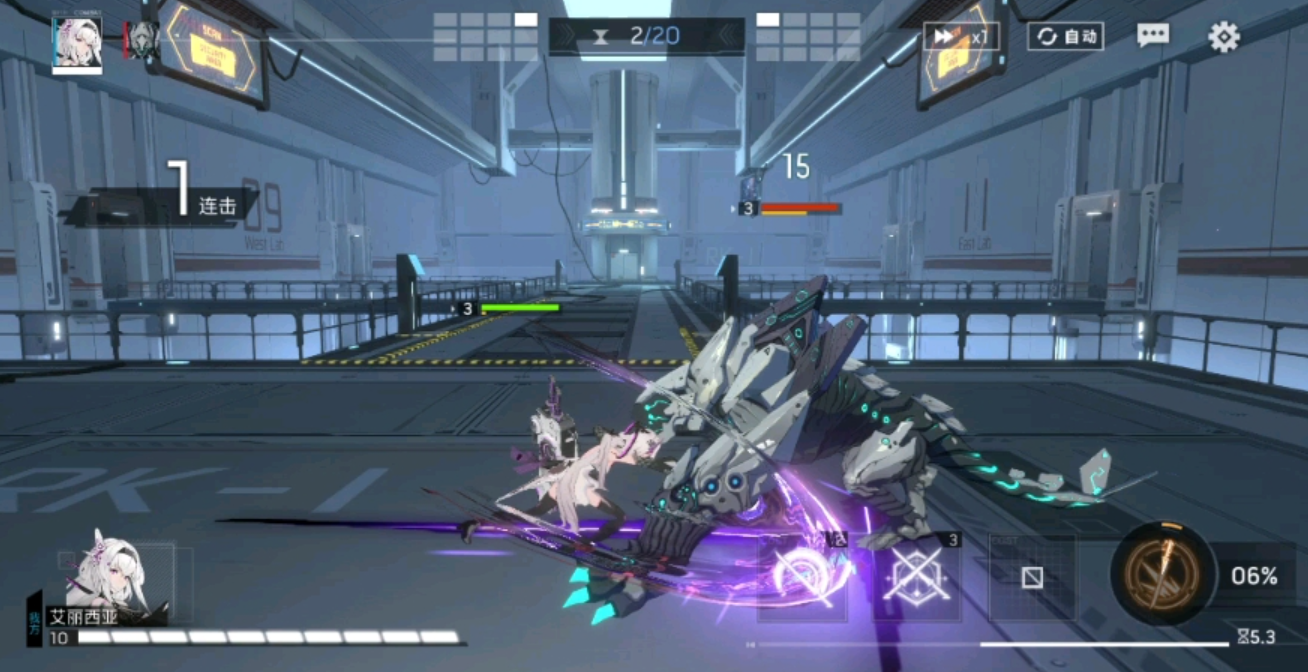Open the settings gear menu
Image resolution: width=1308 pixels, height=672 pixels.
[1223, 37]
